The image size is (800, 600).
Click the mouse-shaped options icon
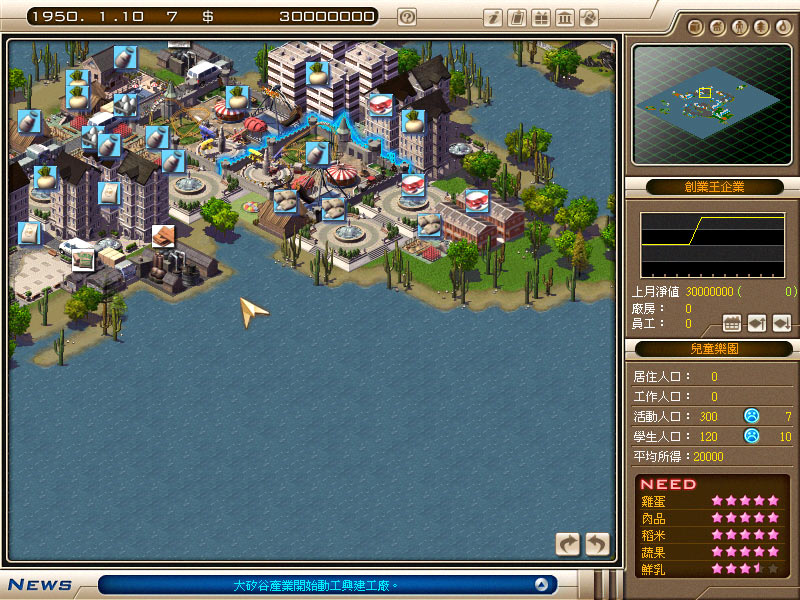589,17
